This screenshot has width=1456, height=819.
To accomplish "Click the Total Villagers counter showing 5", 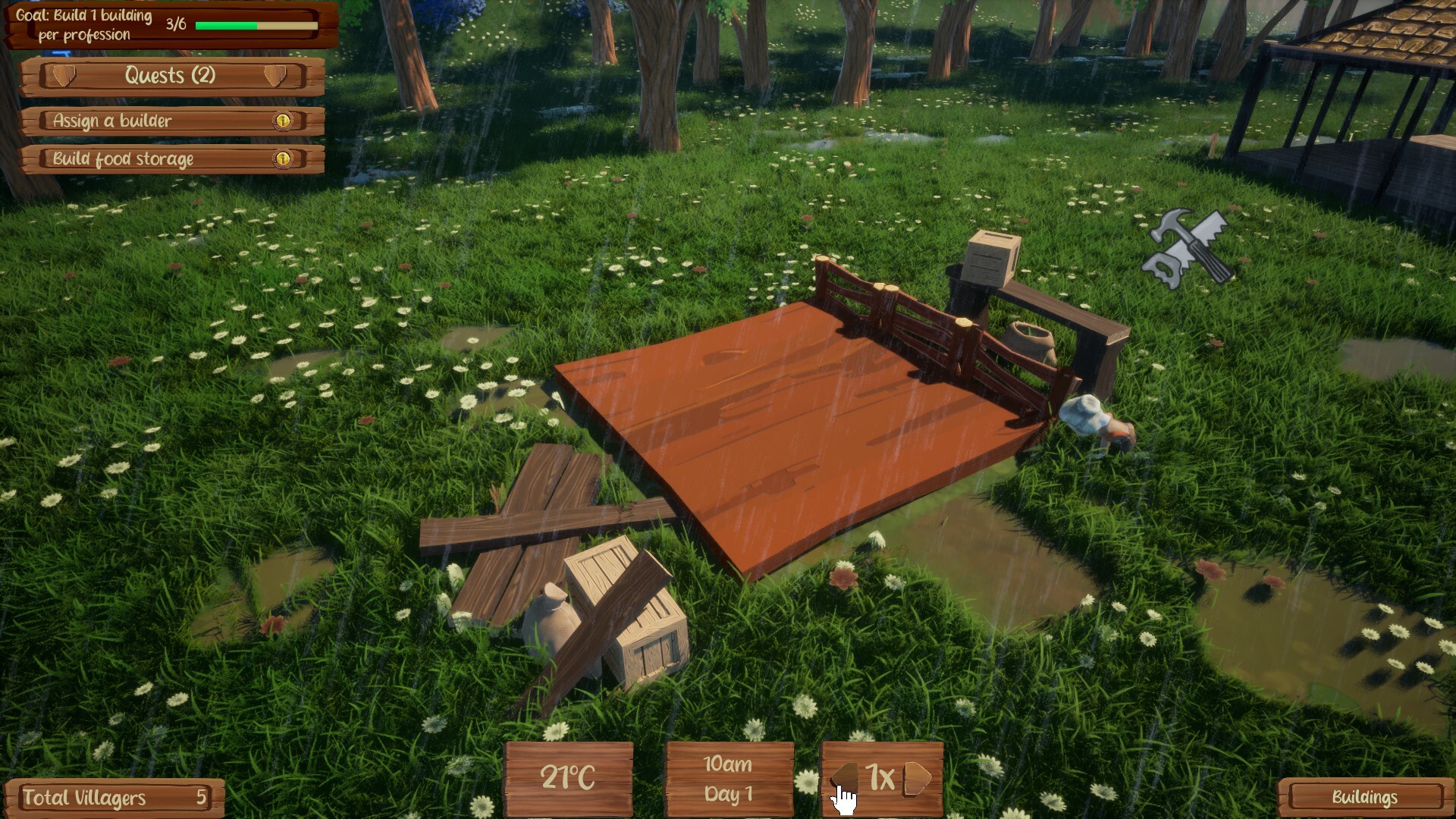I will 114,798.
